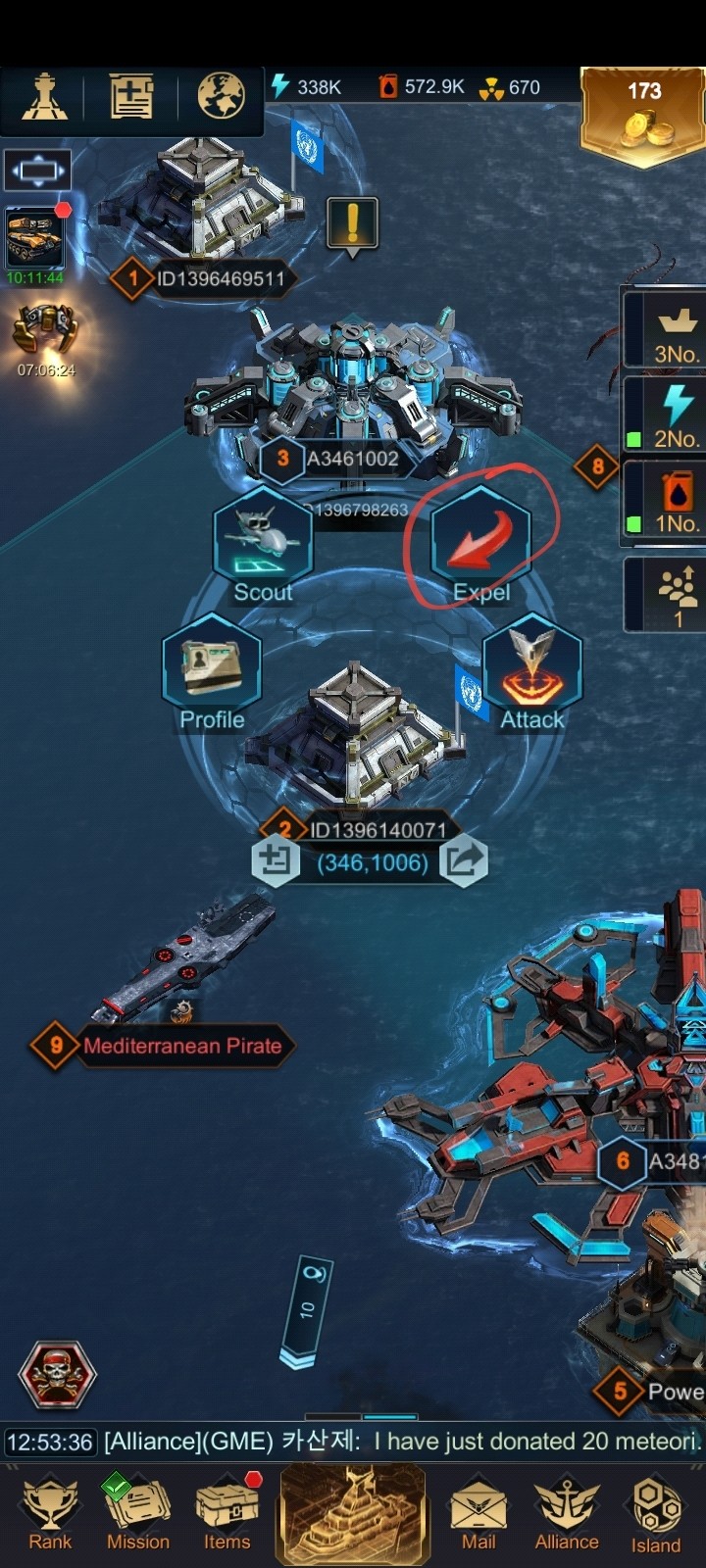Open the Alliance chat message bar
Screen dimensions: 706x1568
click(353, 1442)
